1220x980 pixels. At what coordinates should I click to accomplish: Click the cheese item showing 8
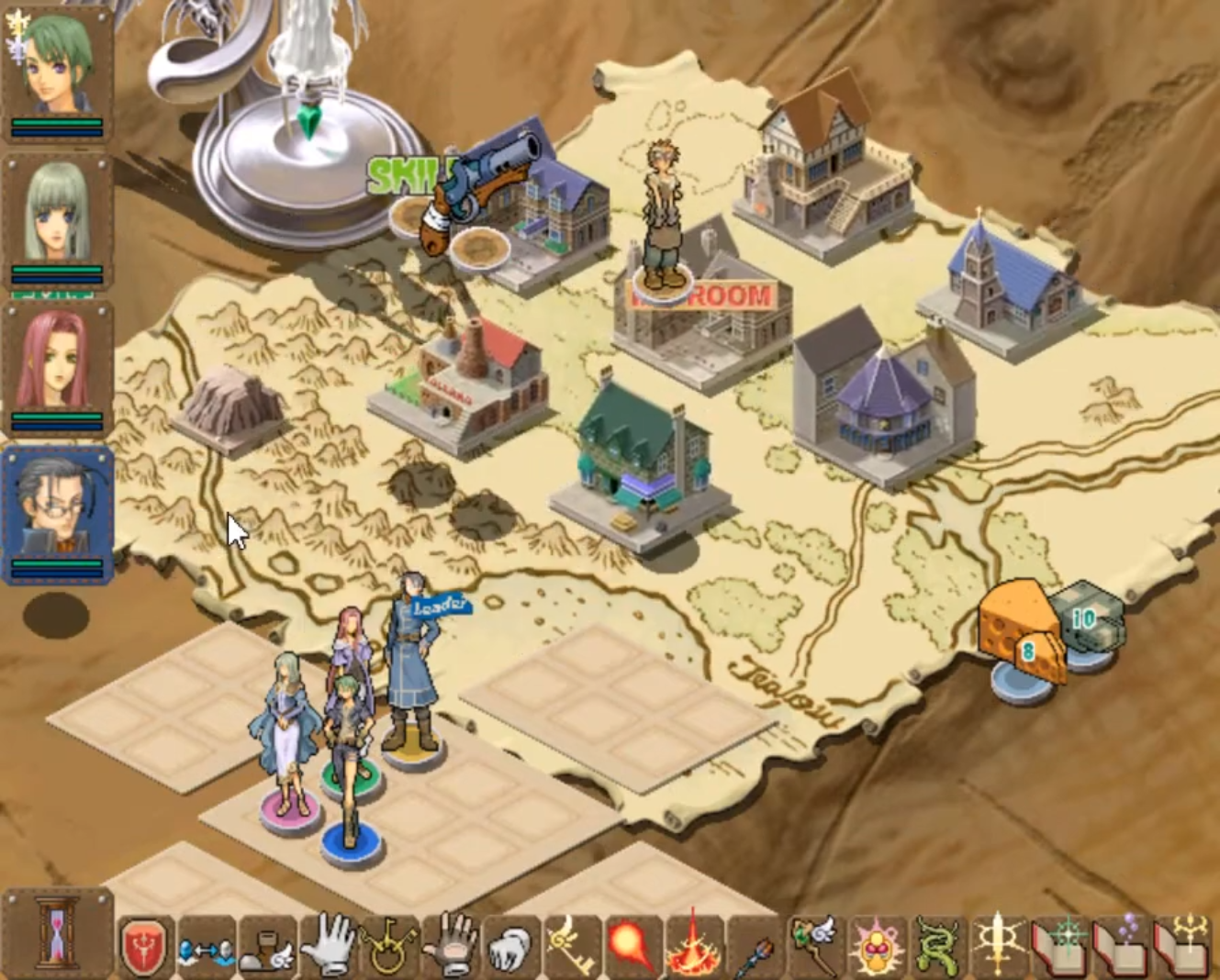(1019, 635)
